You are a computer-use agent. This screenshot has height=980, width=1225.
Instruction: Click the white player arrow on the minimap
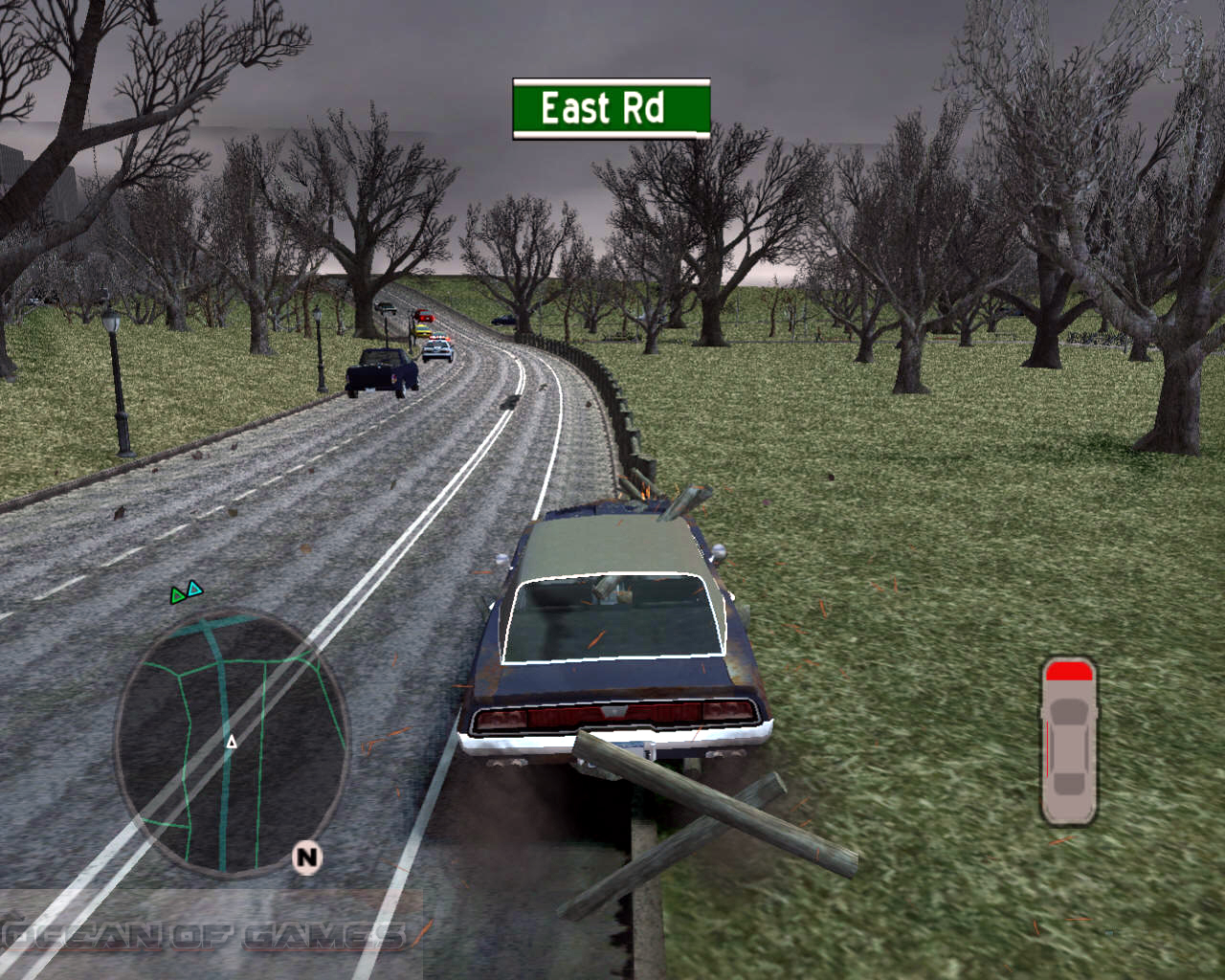233,741
